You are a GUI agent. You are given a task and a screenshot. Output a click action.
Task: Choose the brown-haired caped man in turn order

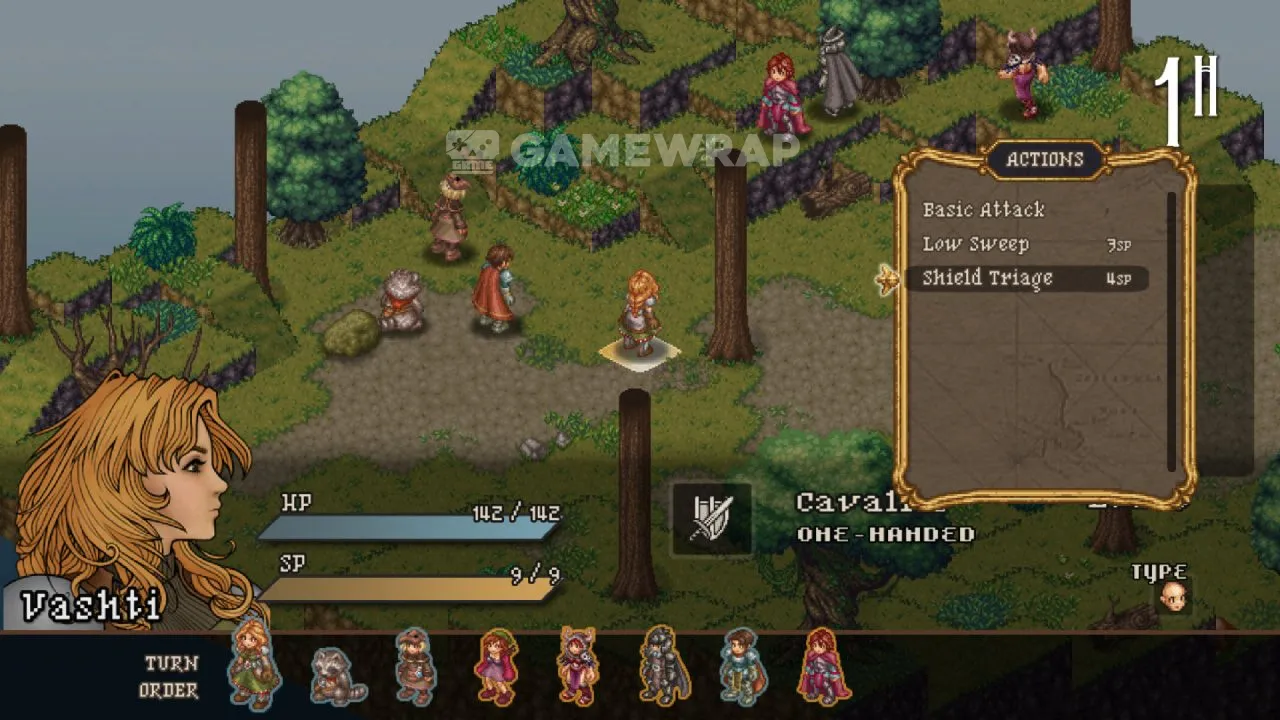[x=741, y=668]
